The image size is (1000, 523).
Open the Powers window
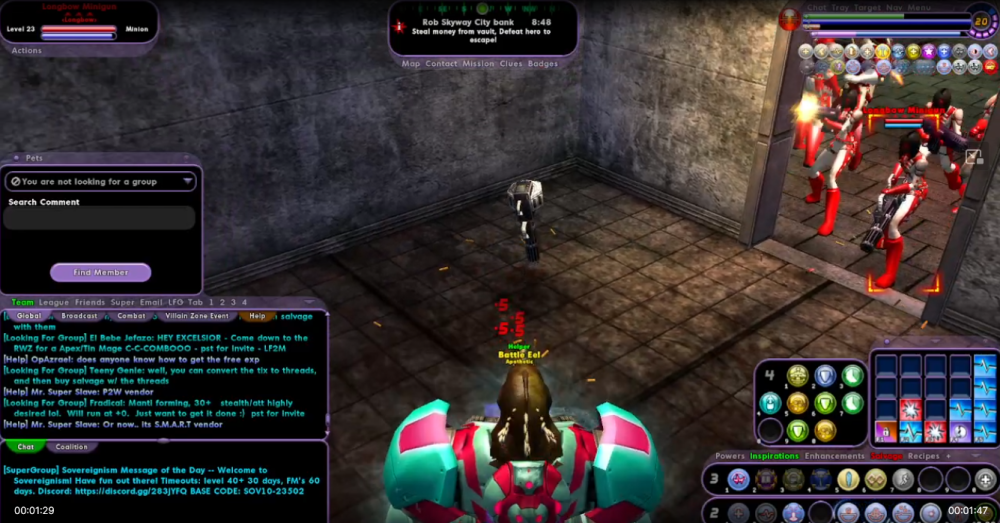730,456
